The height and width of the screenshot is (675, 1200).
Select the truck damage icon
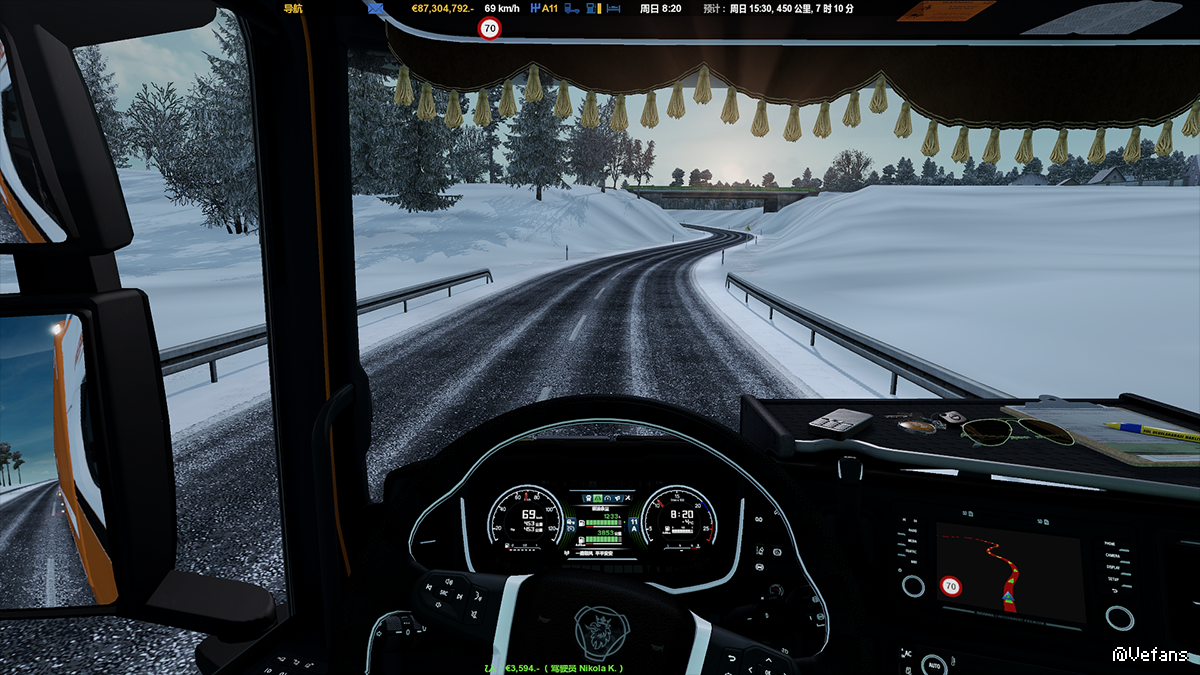point(572,8)
